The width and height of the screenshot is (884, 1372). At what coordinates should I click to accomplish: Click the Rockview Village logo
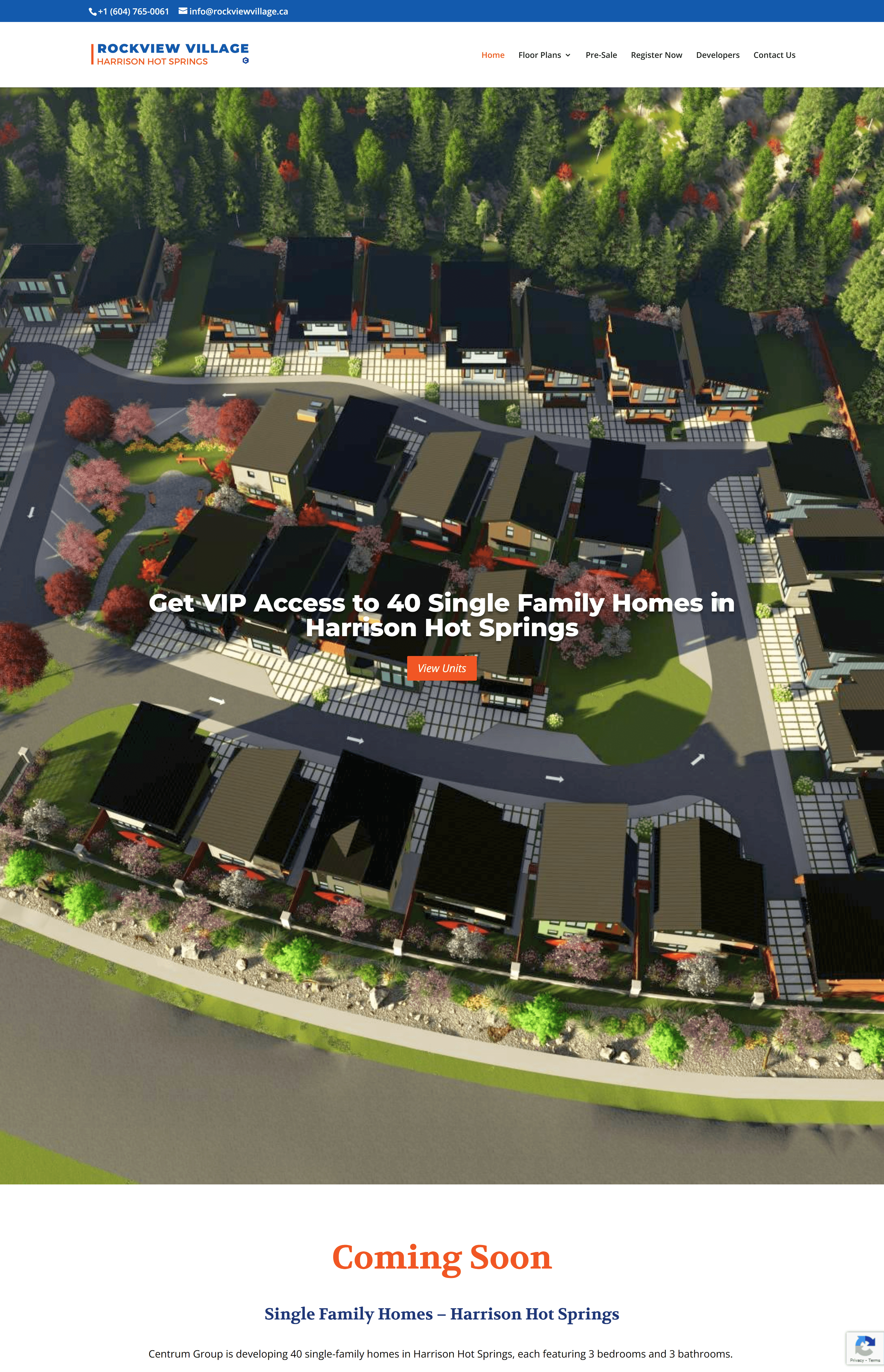[170, 54]
